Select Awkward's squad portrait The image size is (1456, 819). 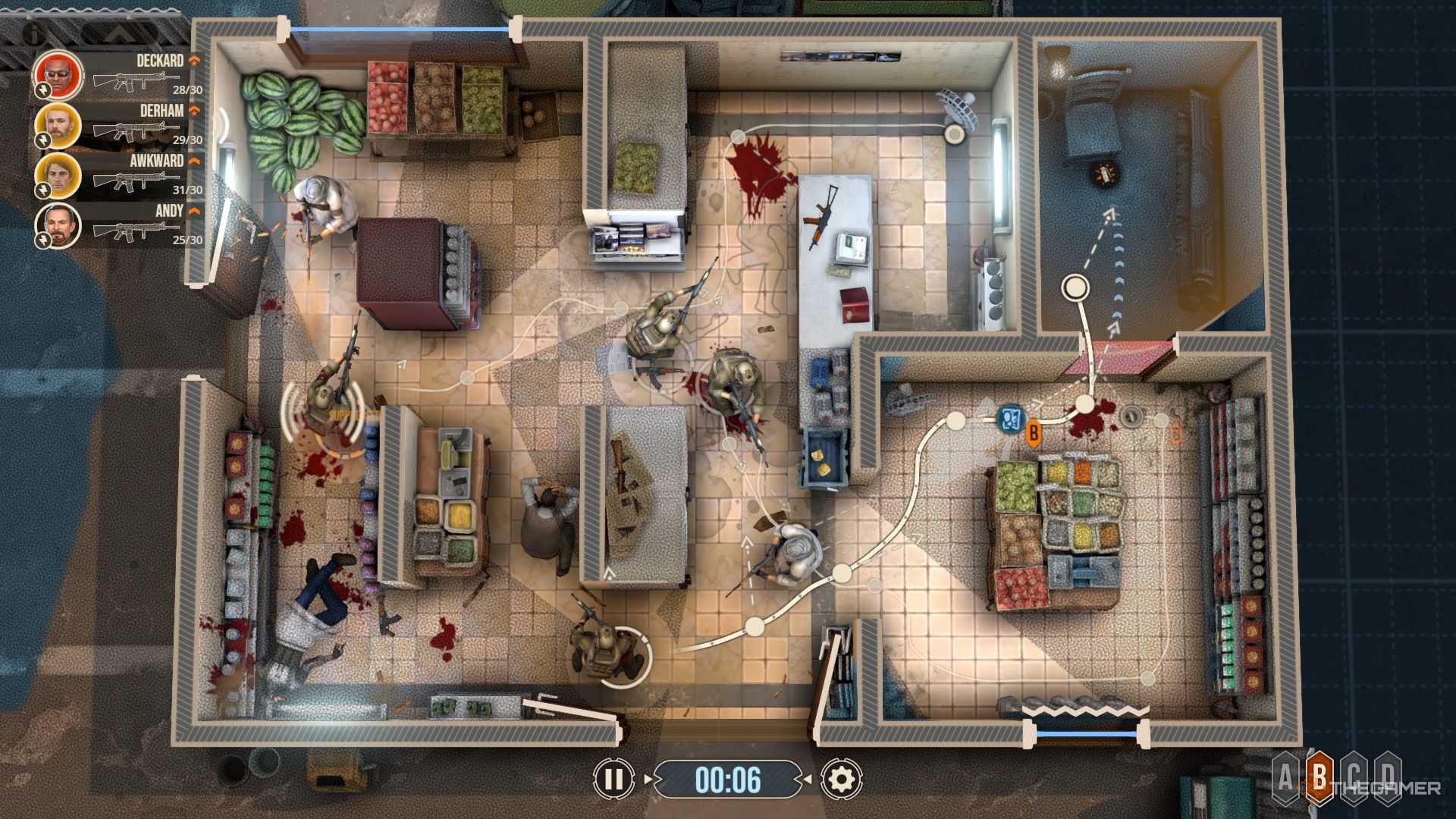[58, 174]
